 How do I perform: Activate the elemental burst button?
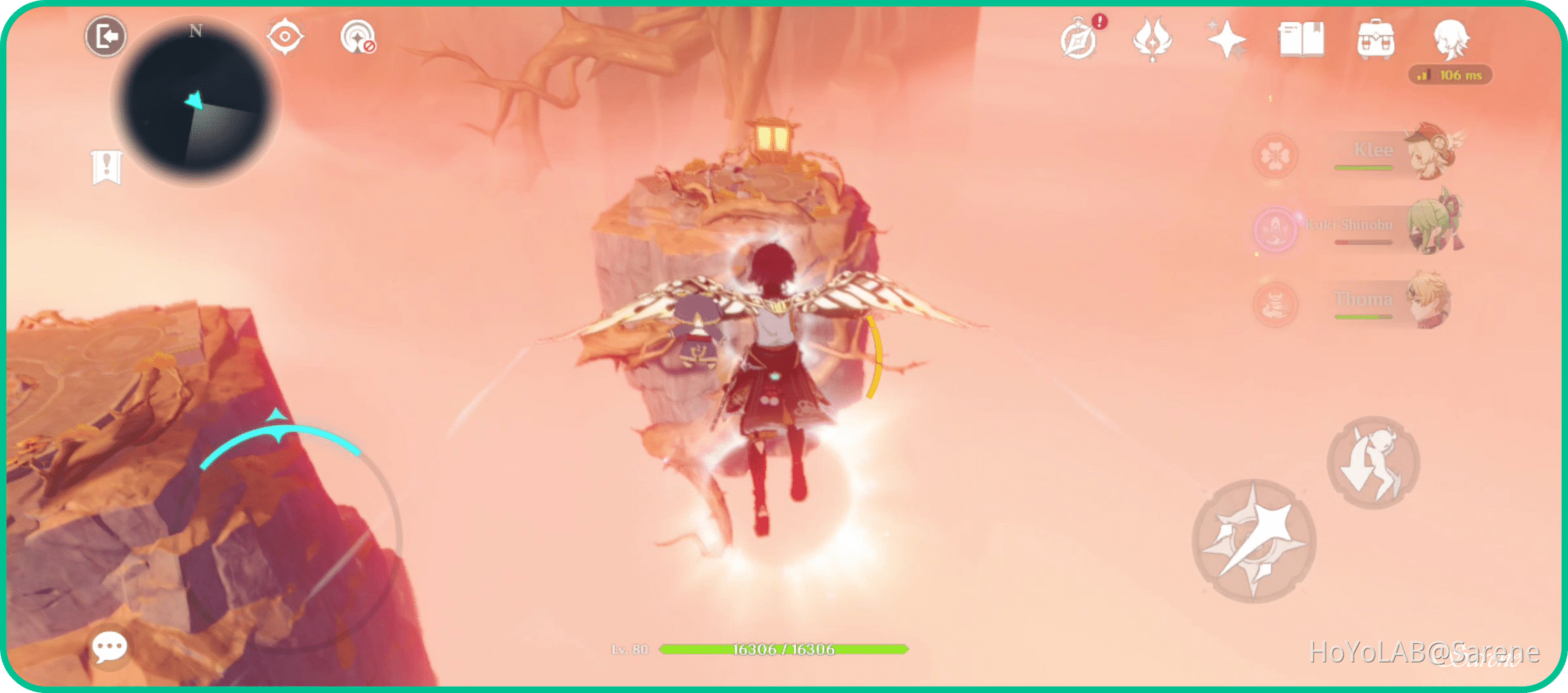(1254, 542)
